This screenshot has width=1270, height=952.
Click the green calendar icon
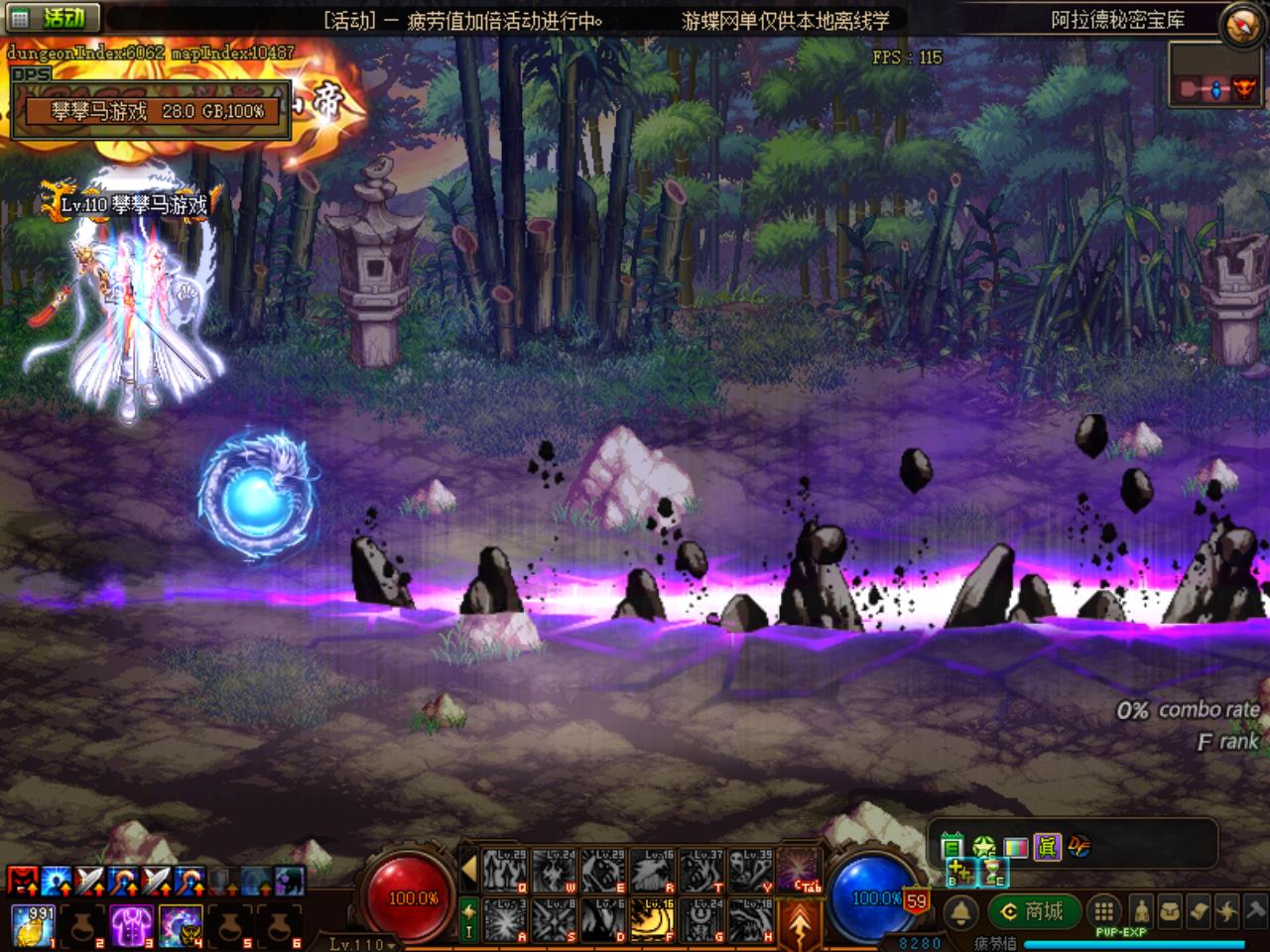point(952,847)
